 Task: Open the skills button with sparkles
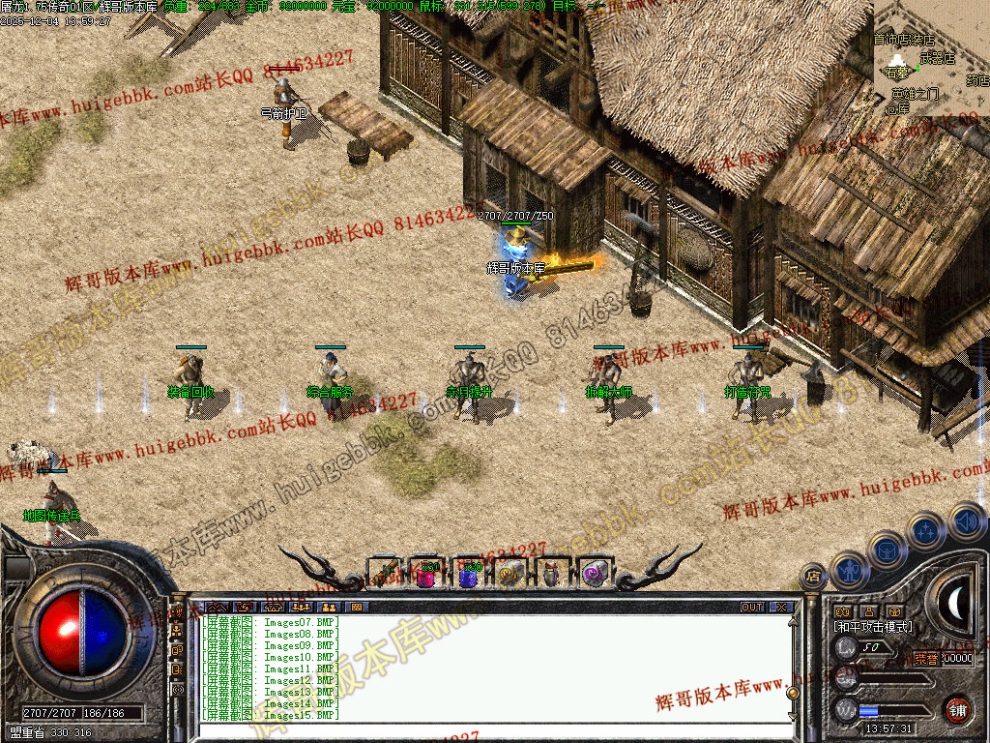click(926, 530)
